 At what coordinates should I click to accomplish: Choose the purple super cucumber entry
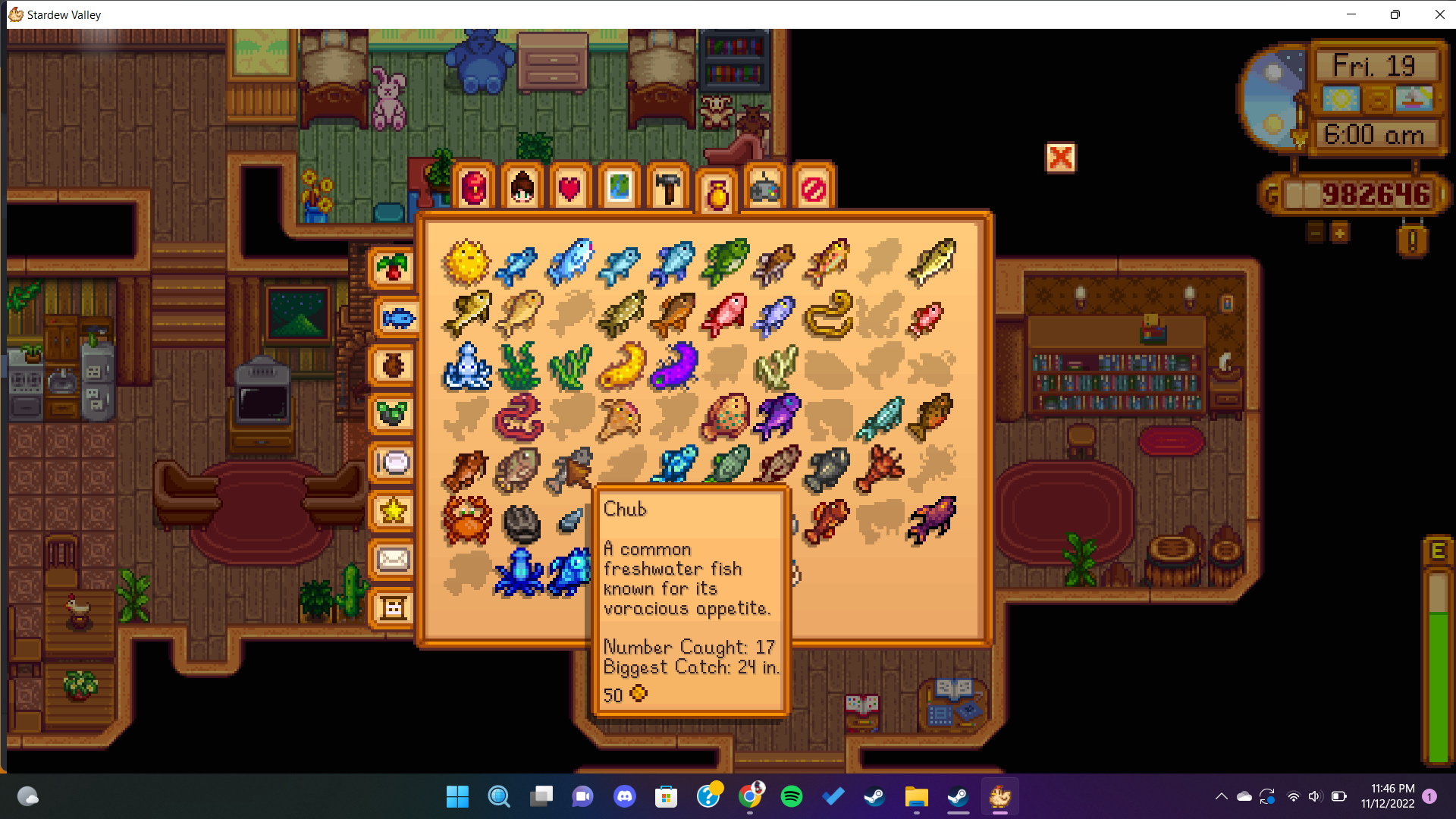point(673,366)
